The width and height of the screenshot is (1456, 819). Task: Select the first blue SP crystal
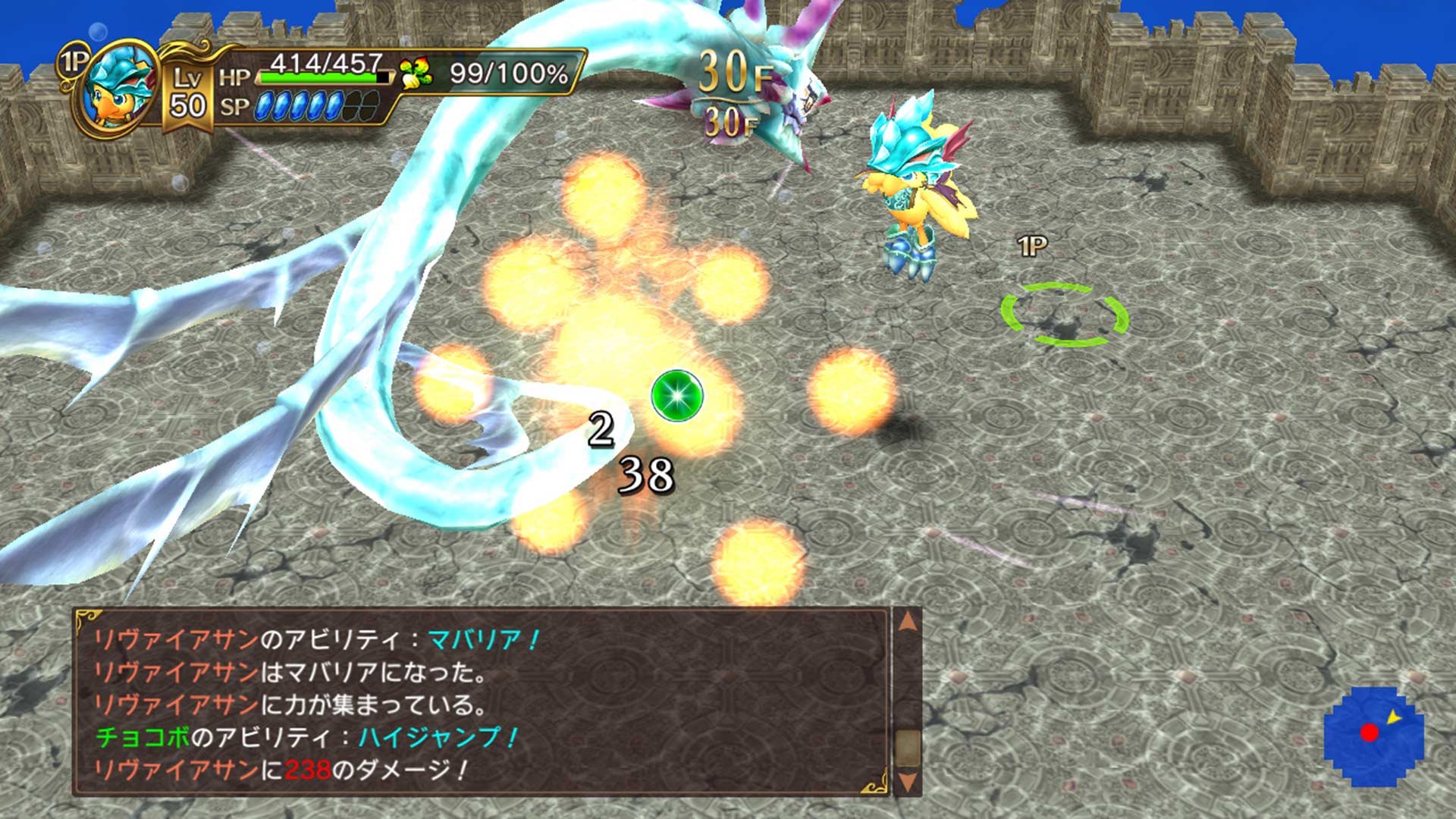[264, 106]
